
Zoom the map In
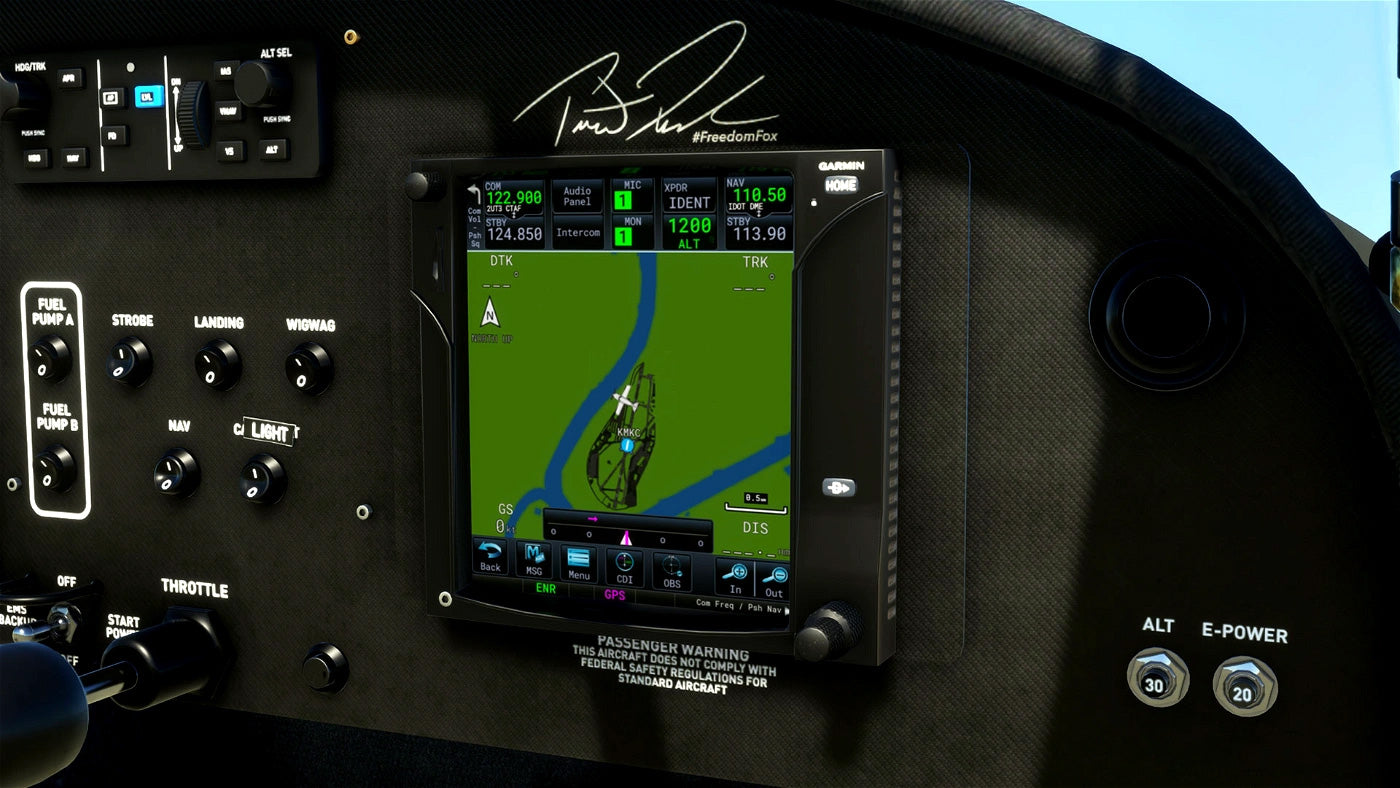736,578
